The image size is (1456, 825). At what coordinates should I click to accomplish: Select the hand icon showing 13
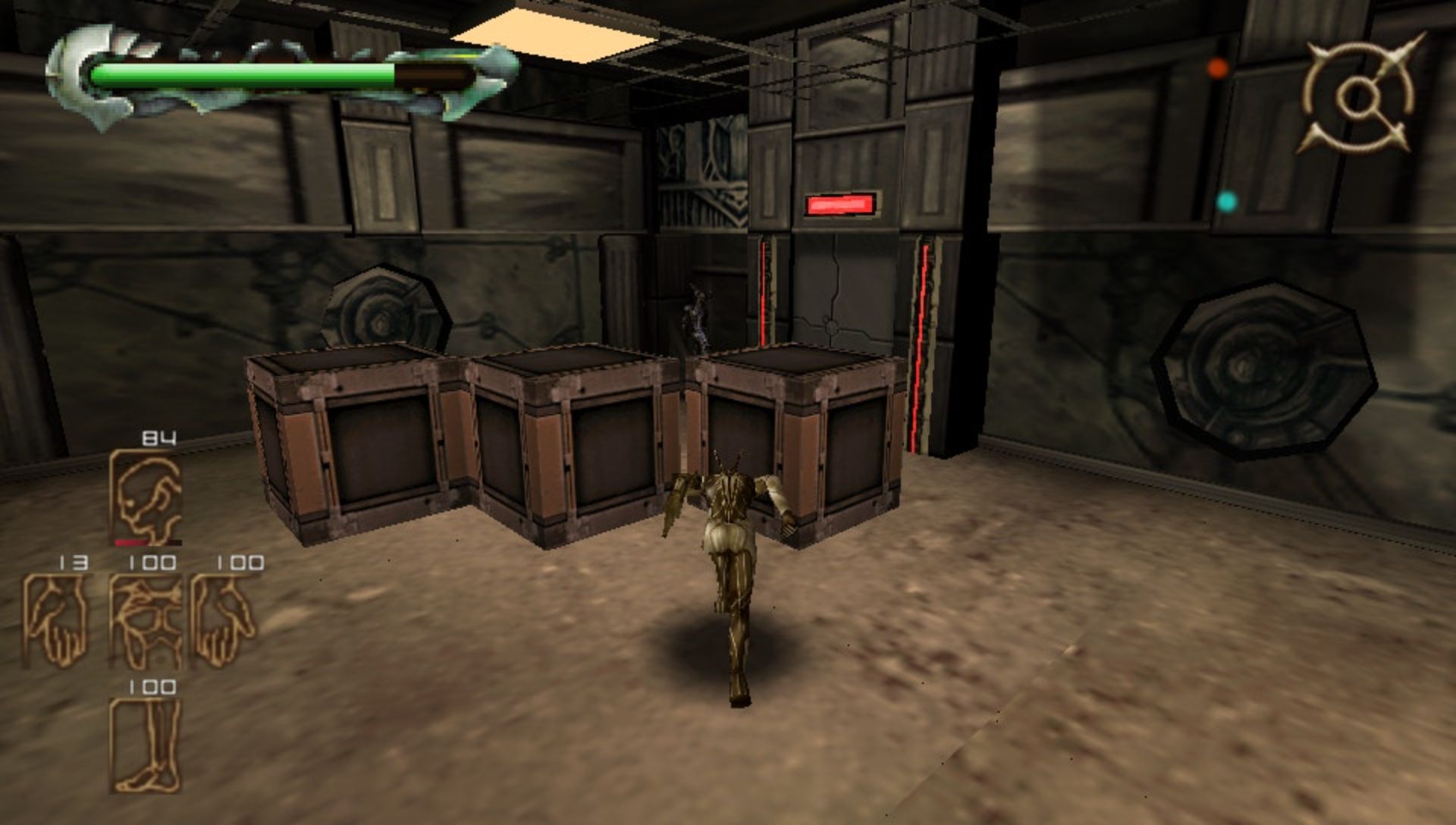55,621
